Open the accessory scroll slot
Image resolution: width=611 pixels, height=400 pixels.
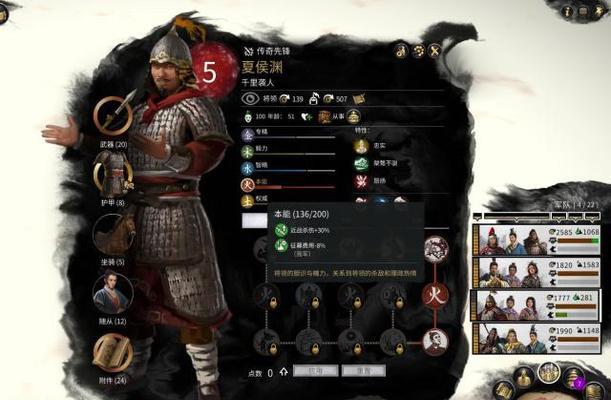coord(112,353)
